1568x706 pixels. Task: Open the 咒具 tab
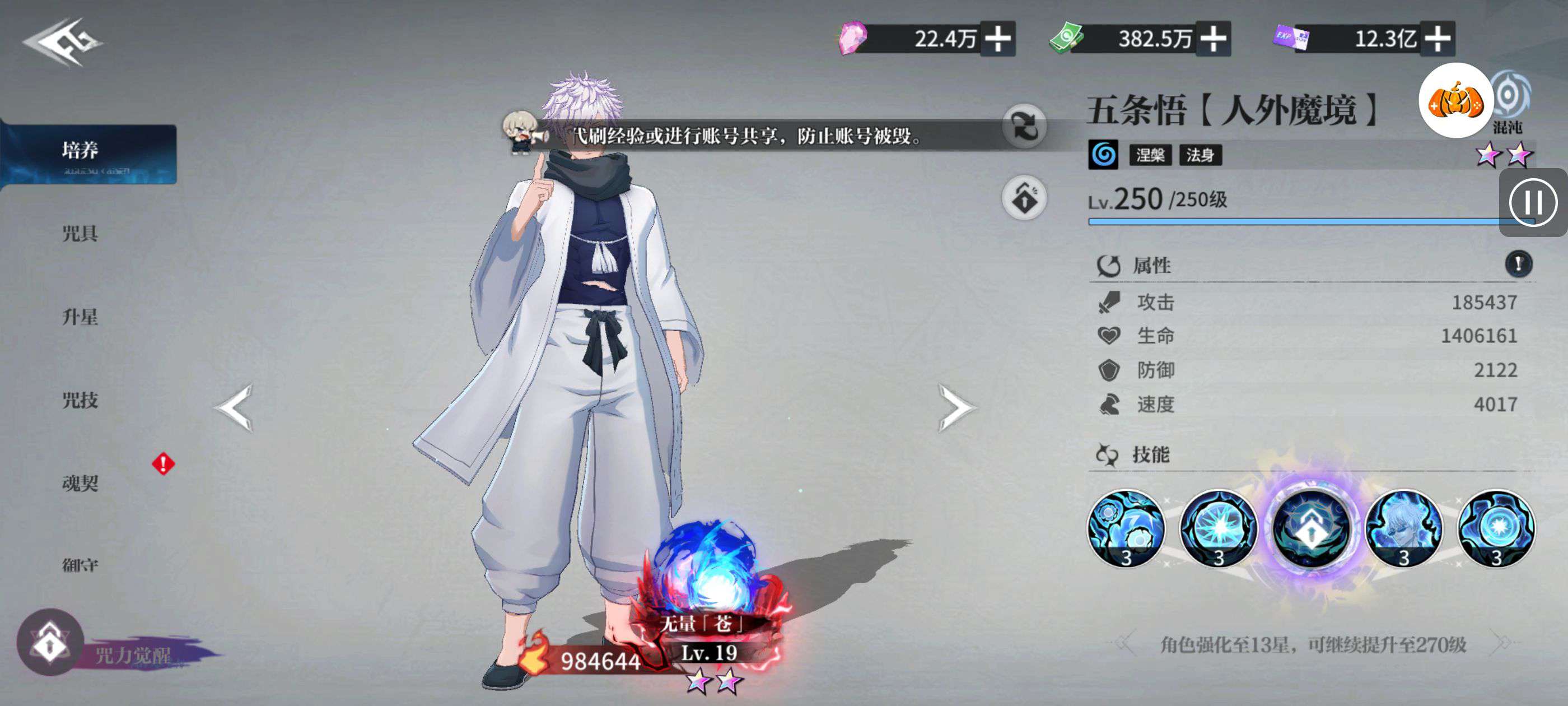[80, 233]
